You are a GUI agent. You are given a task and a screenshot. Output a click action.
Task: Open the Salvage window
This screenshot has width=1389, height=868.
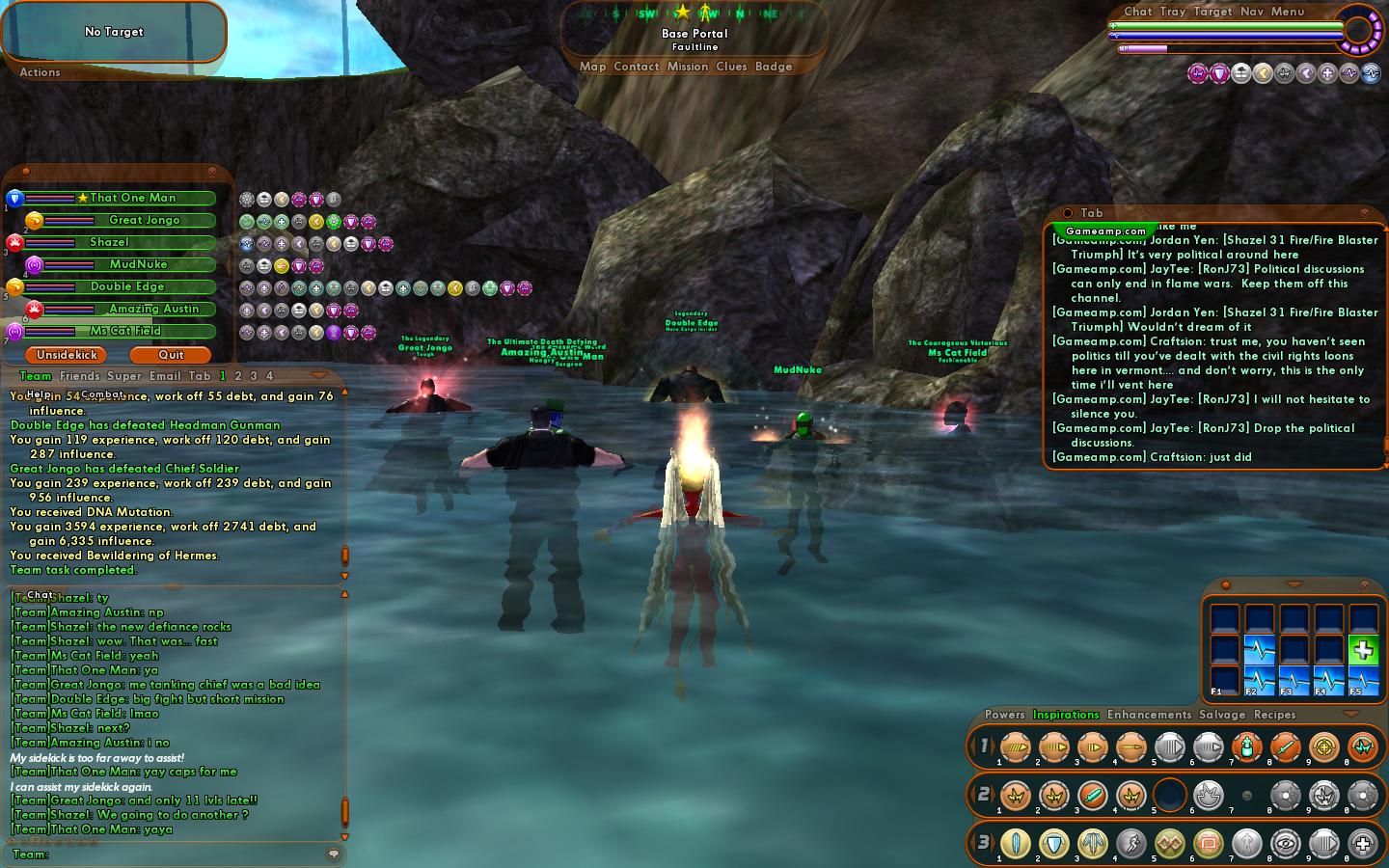(1222, 715)
